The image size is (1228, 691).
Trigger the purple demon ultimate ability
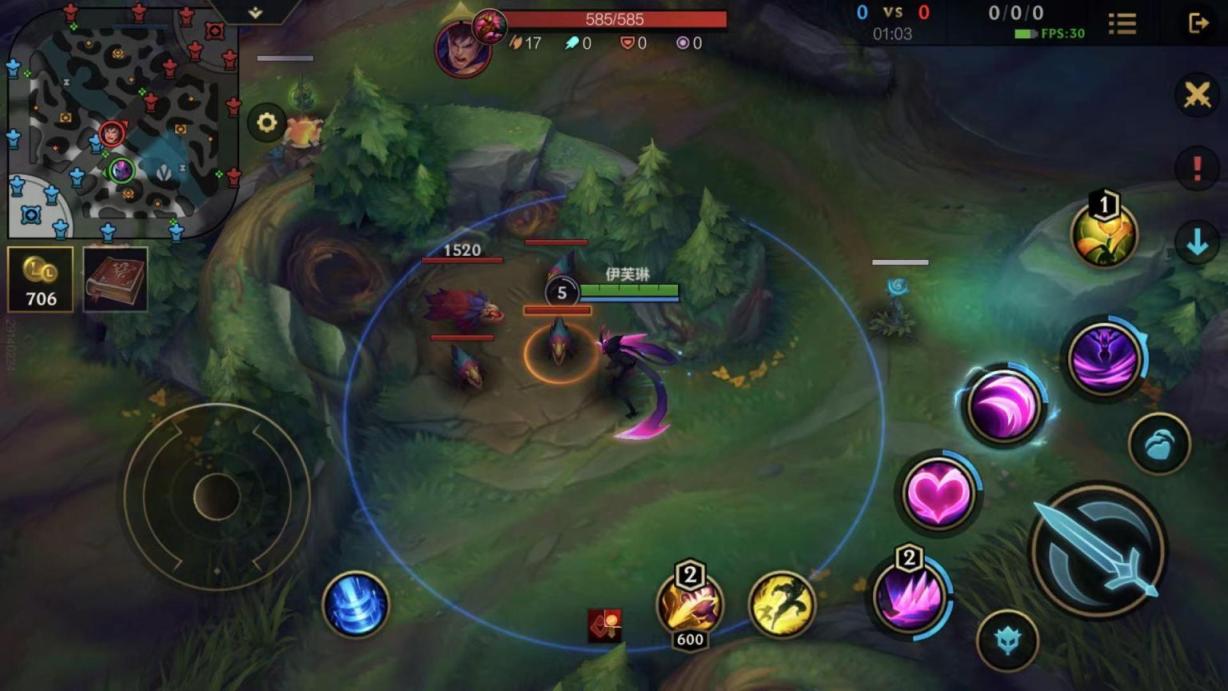1103,359
